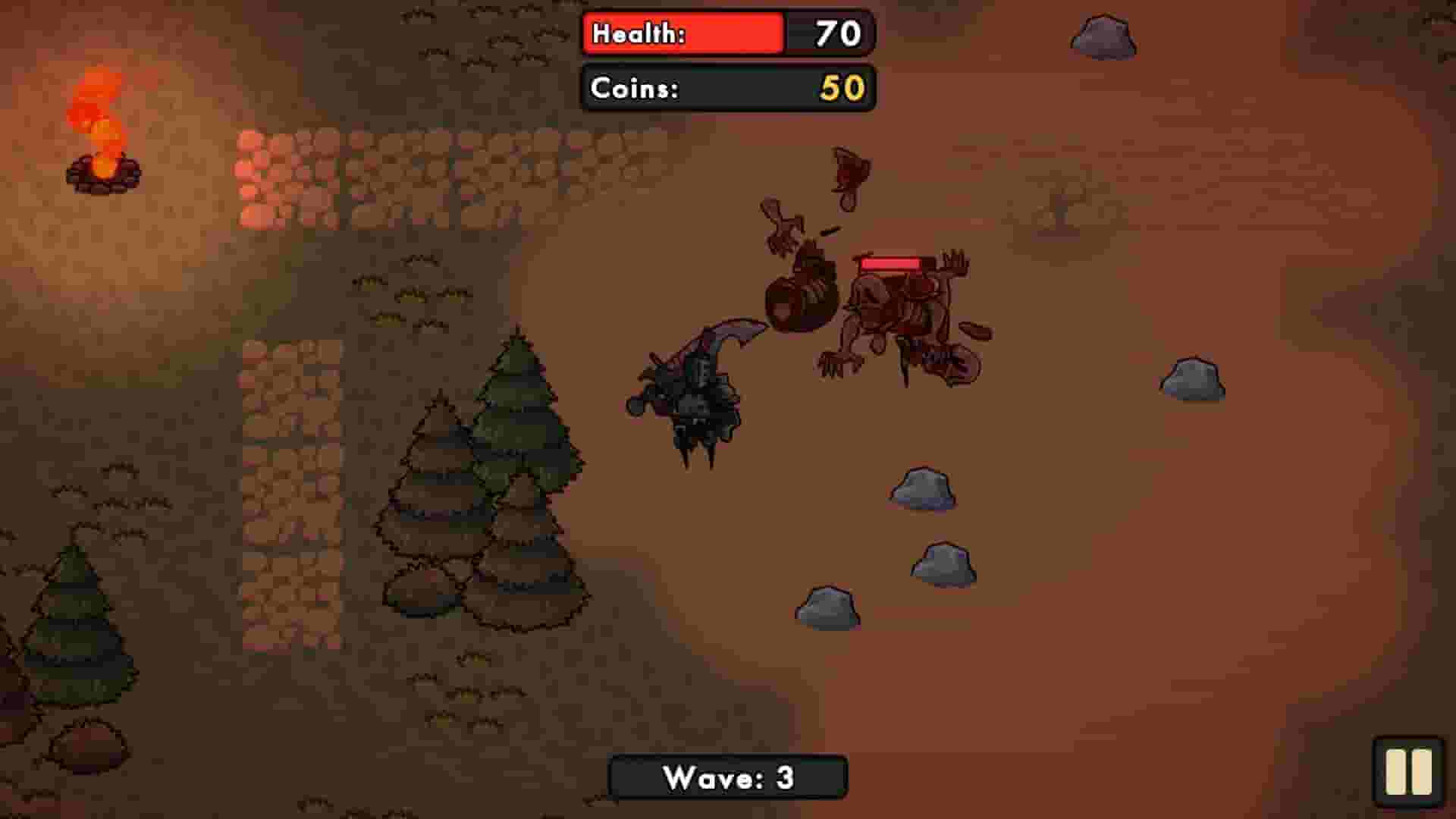Click the Health bar at the top

(682, 32)
